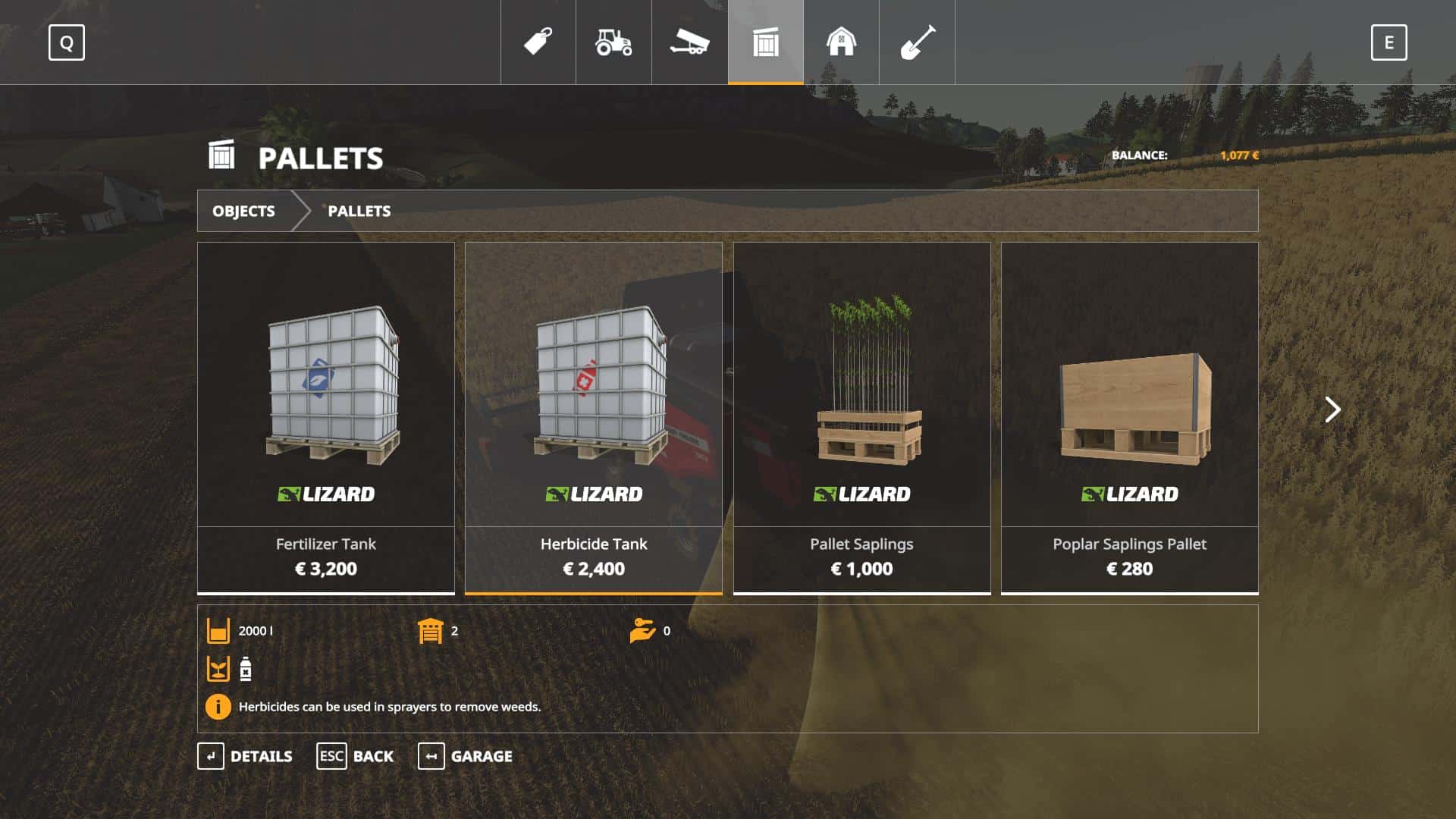Open the price tag sales tab

coord(538,42)
